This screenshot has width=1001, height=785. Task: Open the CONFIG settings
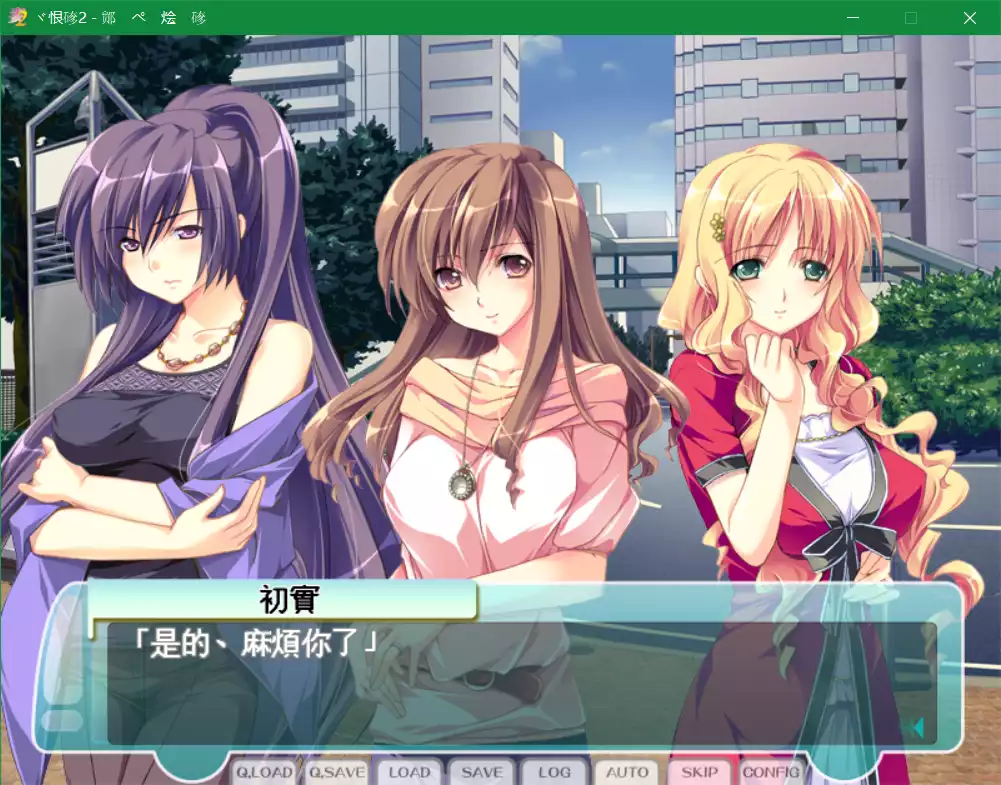tap(771, 772)
